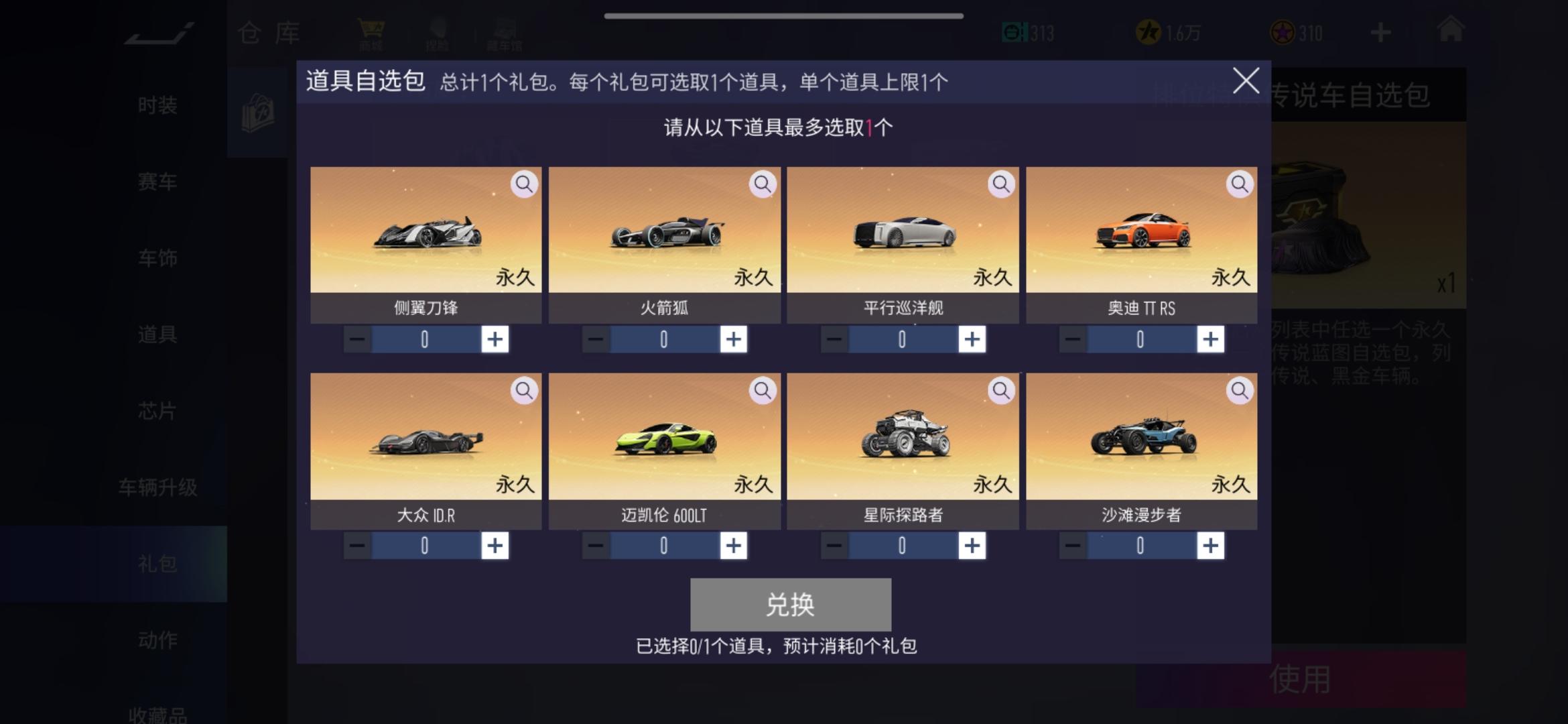Close the 道具自选包 dialog
This screenshot has height=724, width=1568.
pyautogui.click(x=1246, y=81)
